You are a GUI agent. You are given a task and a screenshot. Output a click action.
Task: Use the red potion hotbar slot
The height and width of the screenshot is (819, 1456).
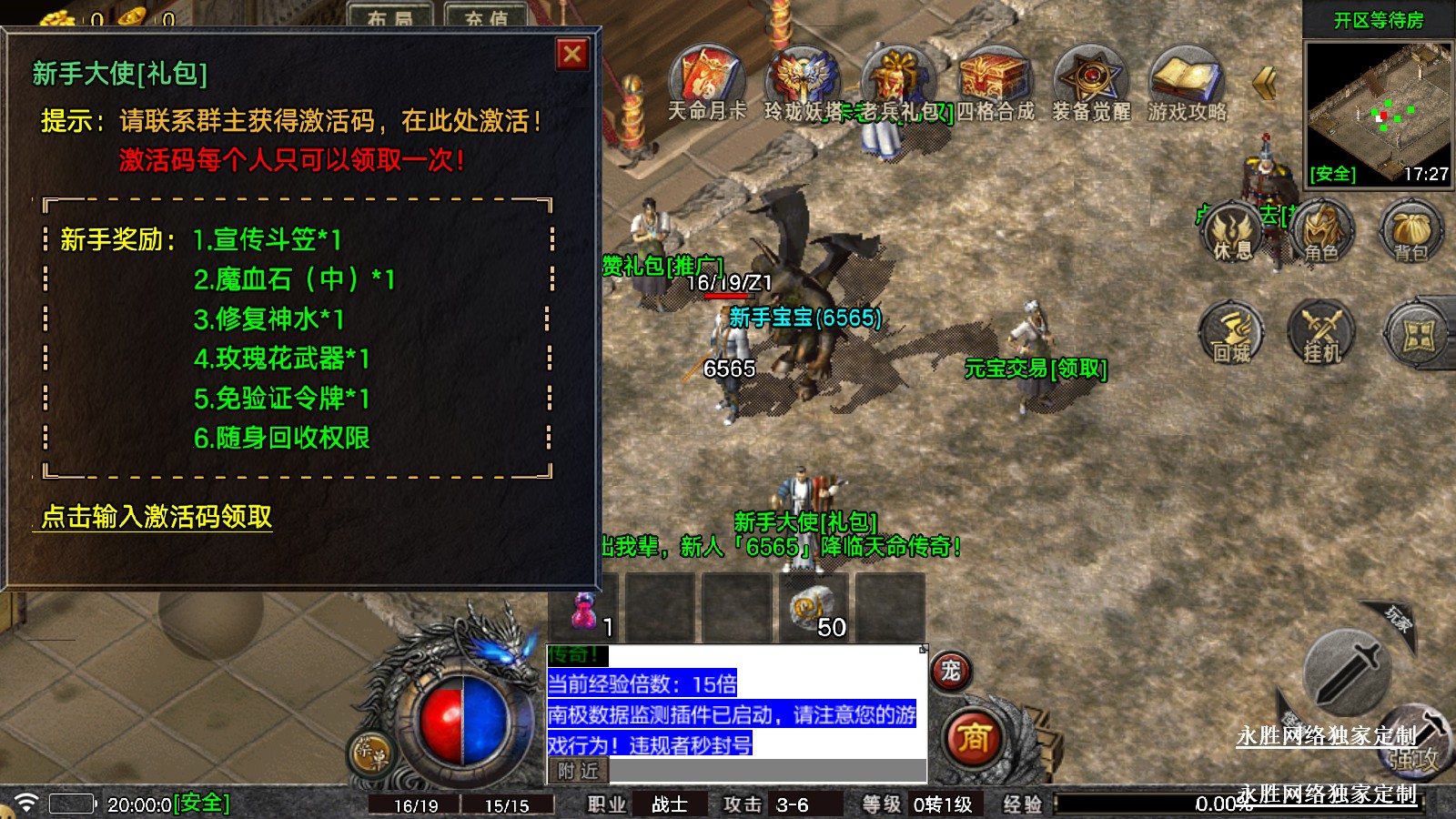click(585, 611)
